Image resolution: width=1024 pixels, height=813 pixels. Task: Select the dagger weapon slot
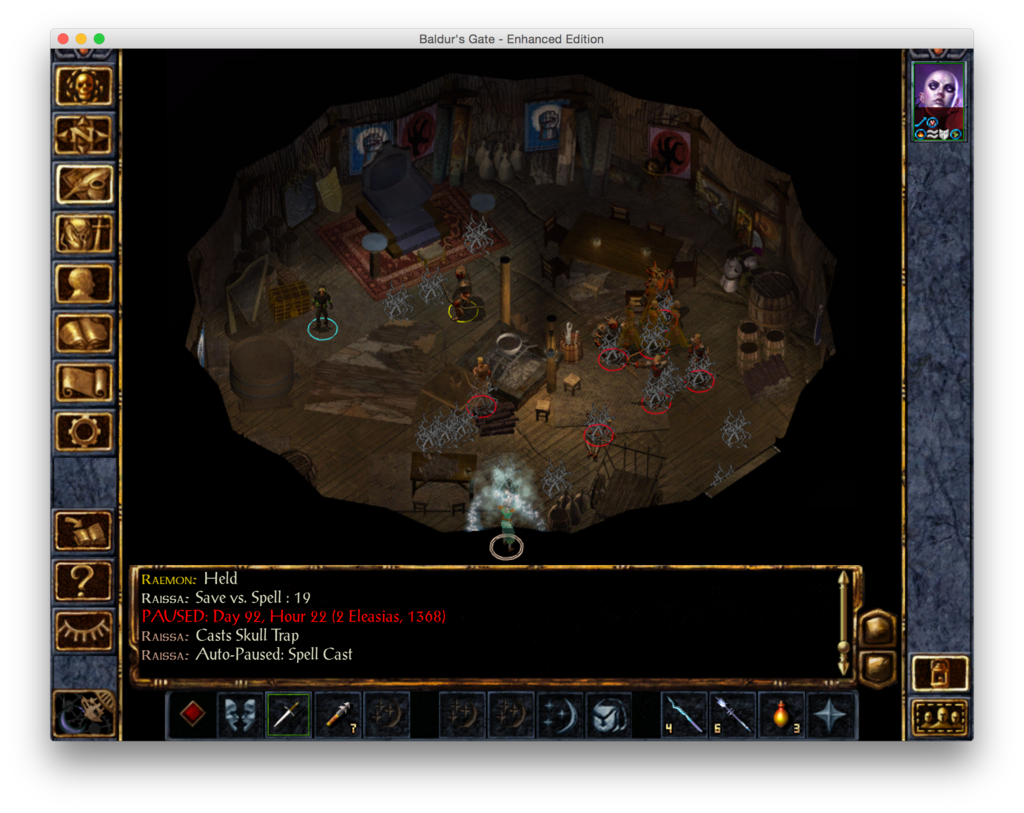tap(289, 715)
